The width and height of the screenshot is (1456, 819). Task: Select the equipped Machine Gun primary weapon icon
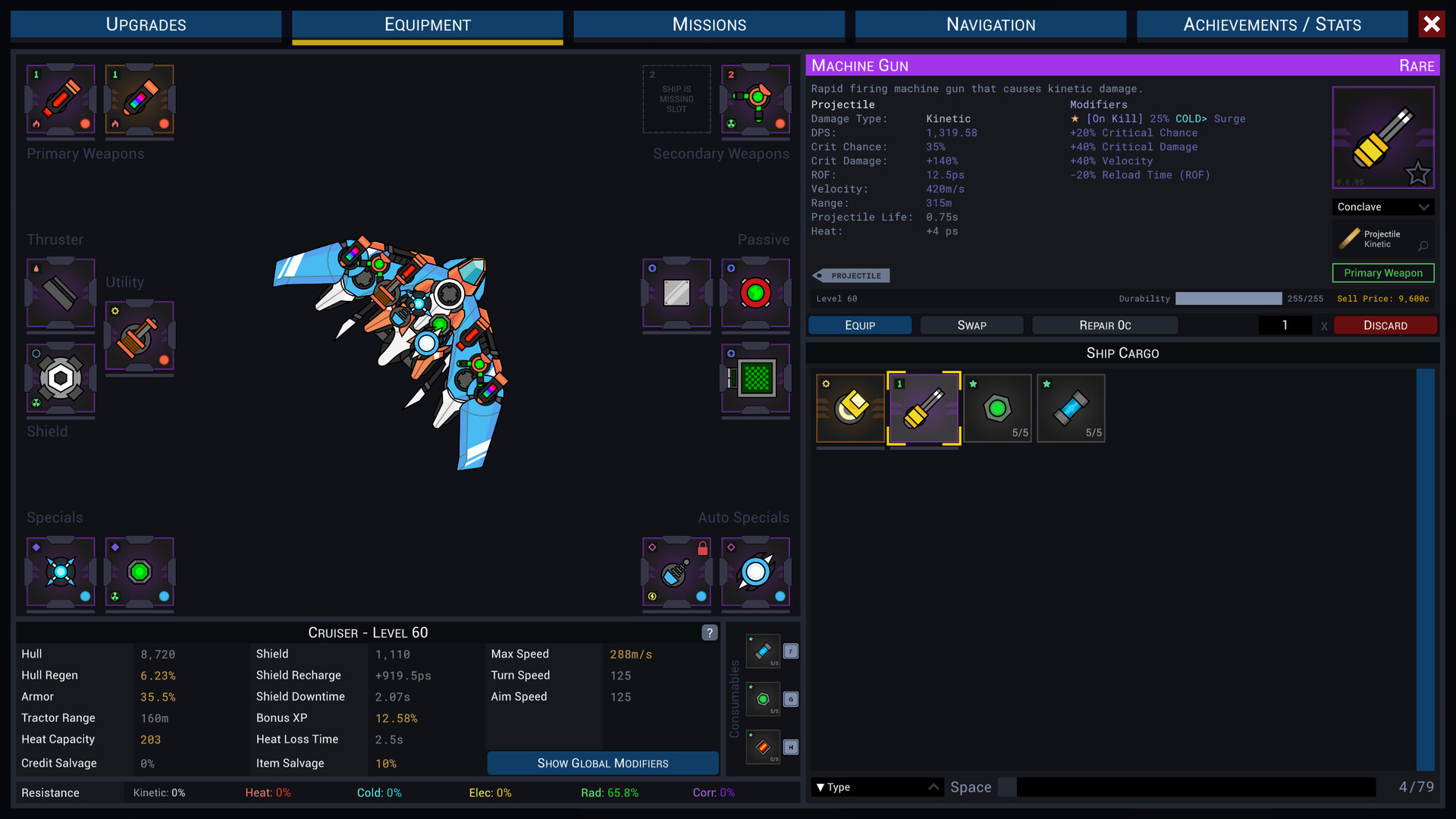140,101
